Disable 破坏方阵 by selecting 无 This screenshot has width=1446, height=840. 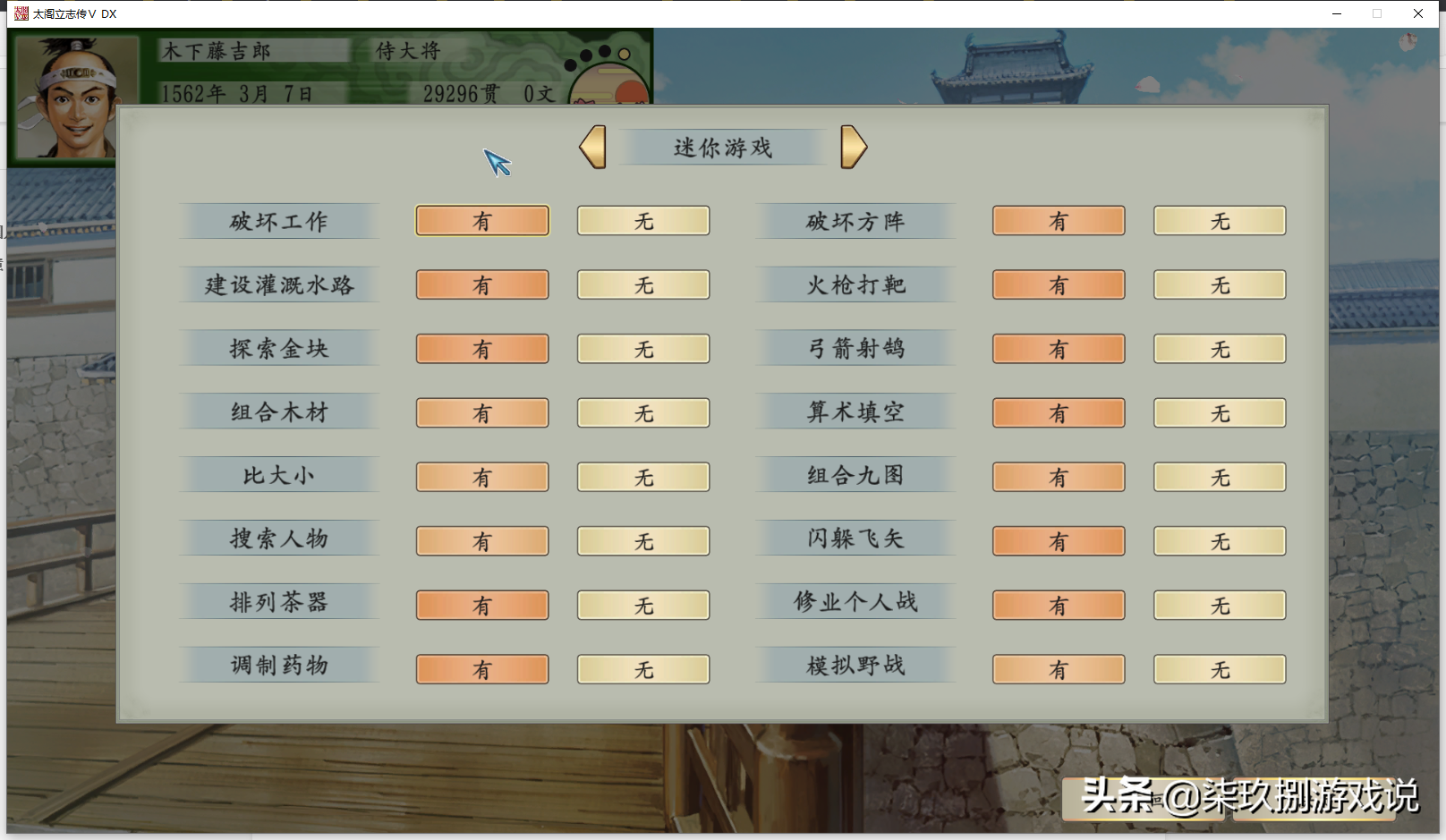(1219, 220)
